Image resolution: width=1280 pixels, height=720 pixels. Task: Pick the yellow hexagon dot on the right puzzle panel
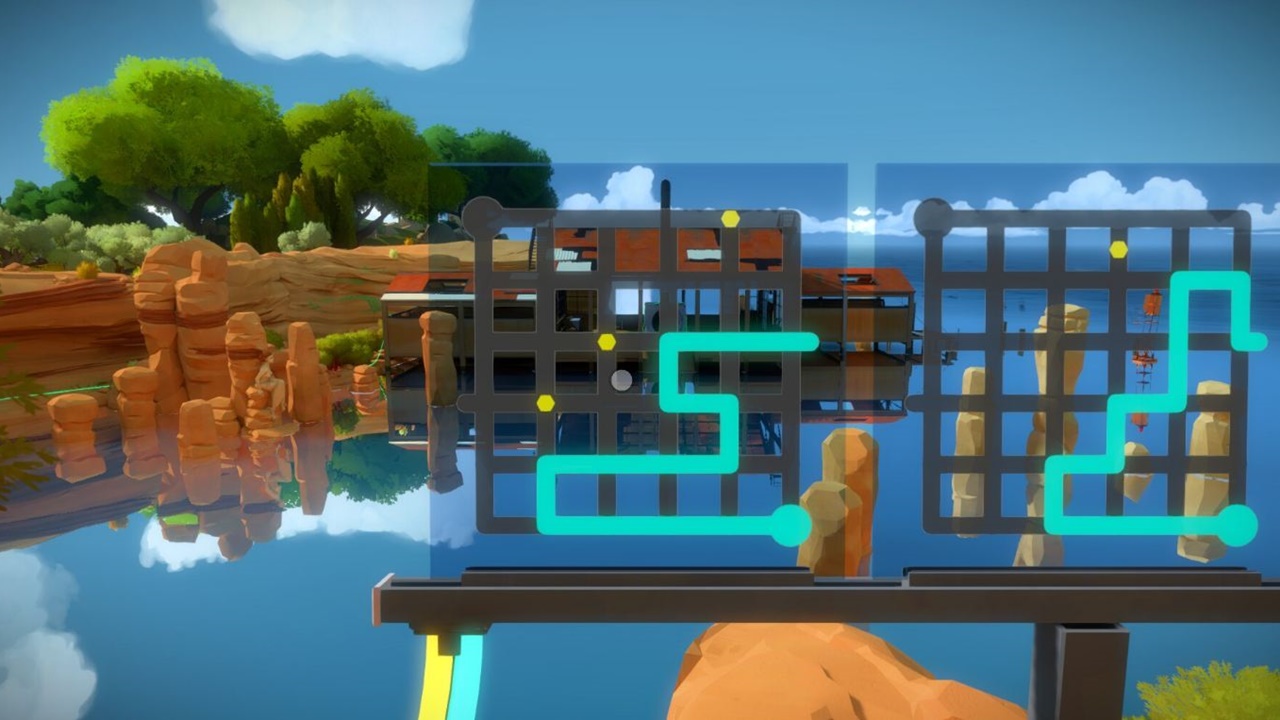(x=1118, y=249)
